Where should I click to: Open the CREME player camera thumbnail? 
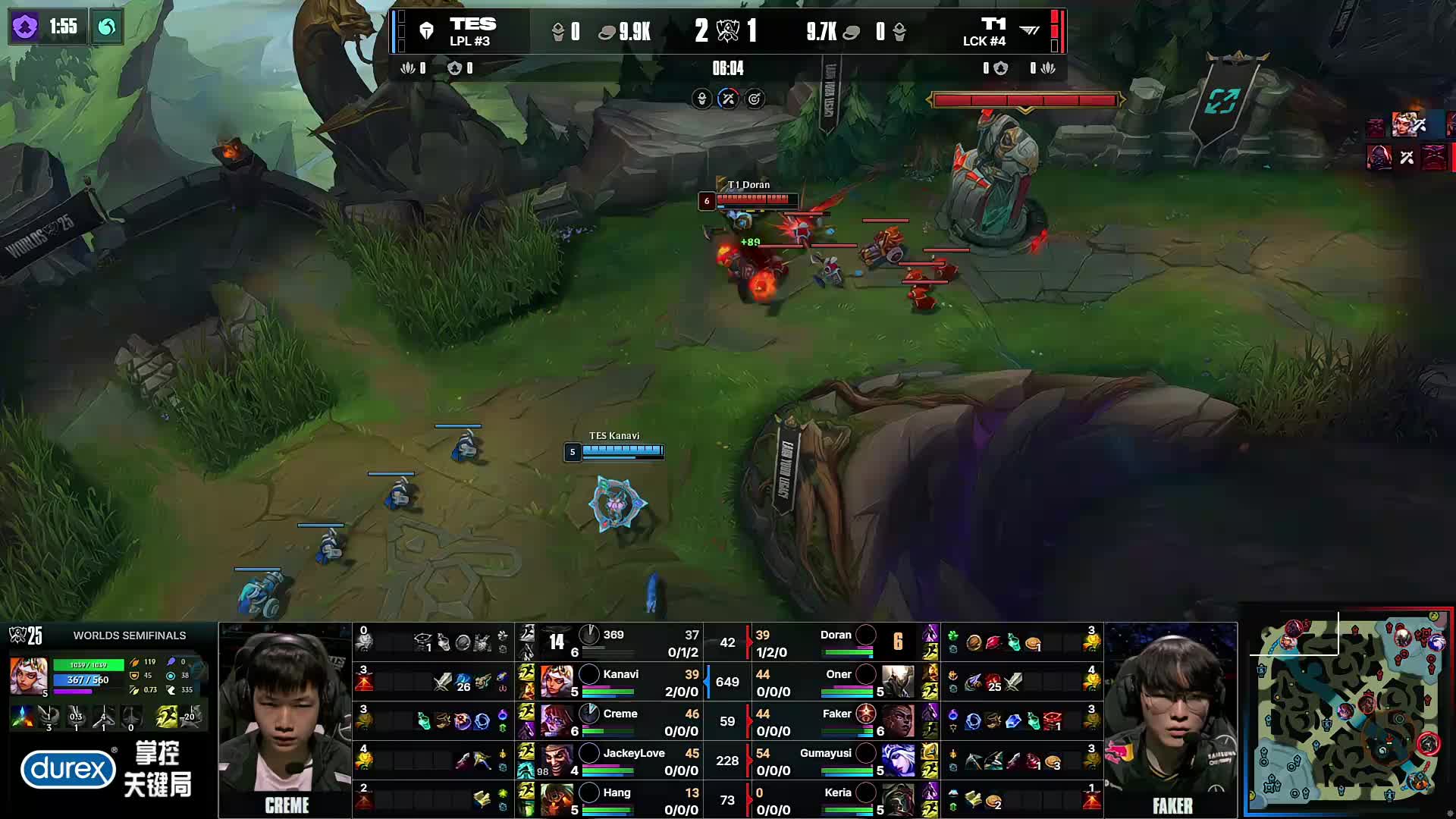point(285,719)
